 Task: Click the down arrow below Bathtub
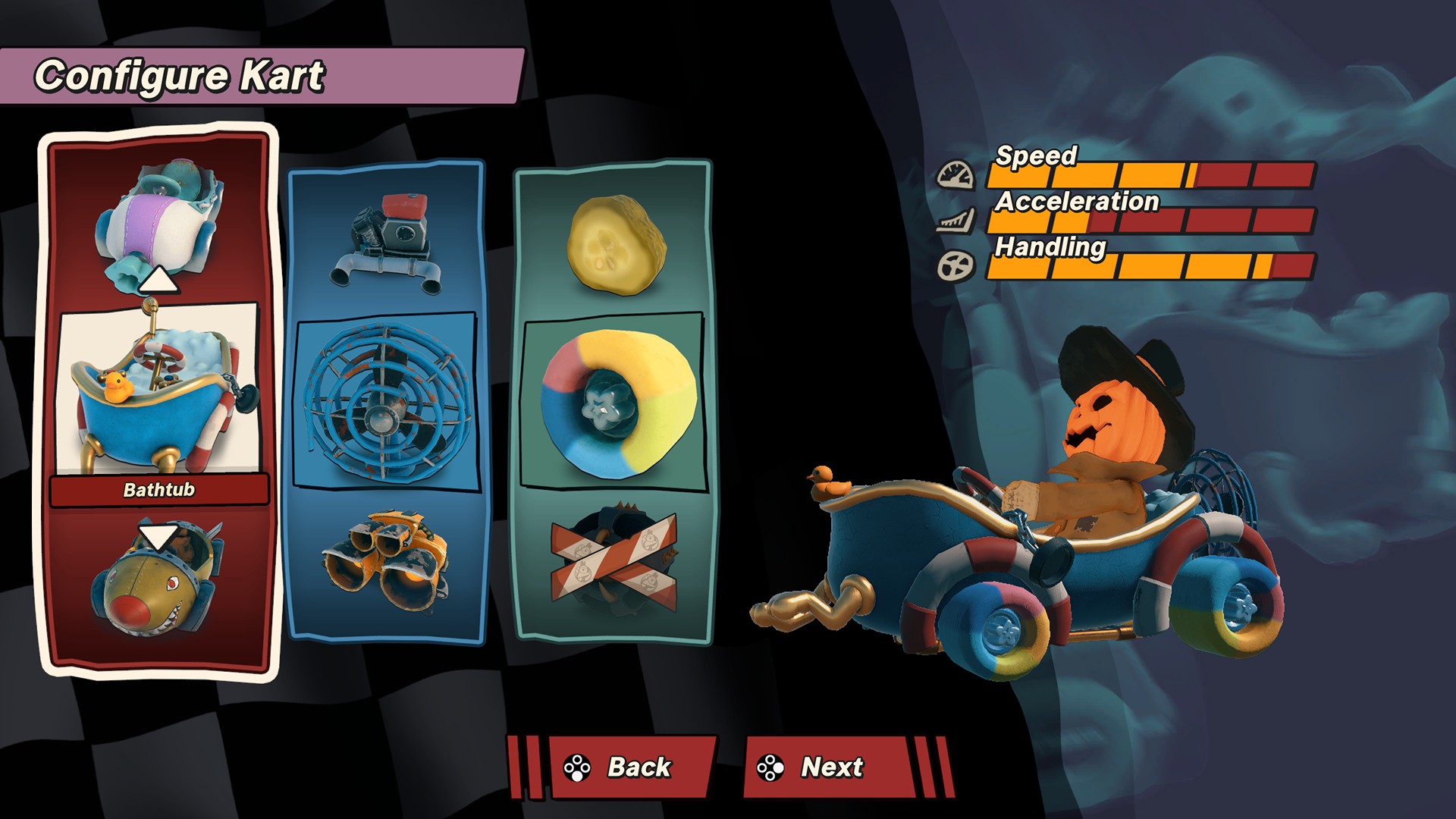point(158,535)
